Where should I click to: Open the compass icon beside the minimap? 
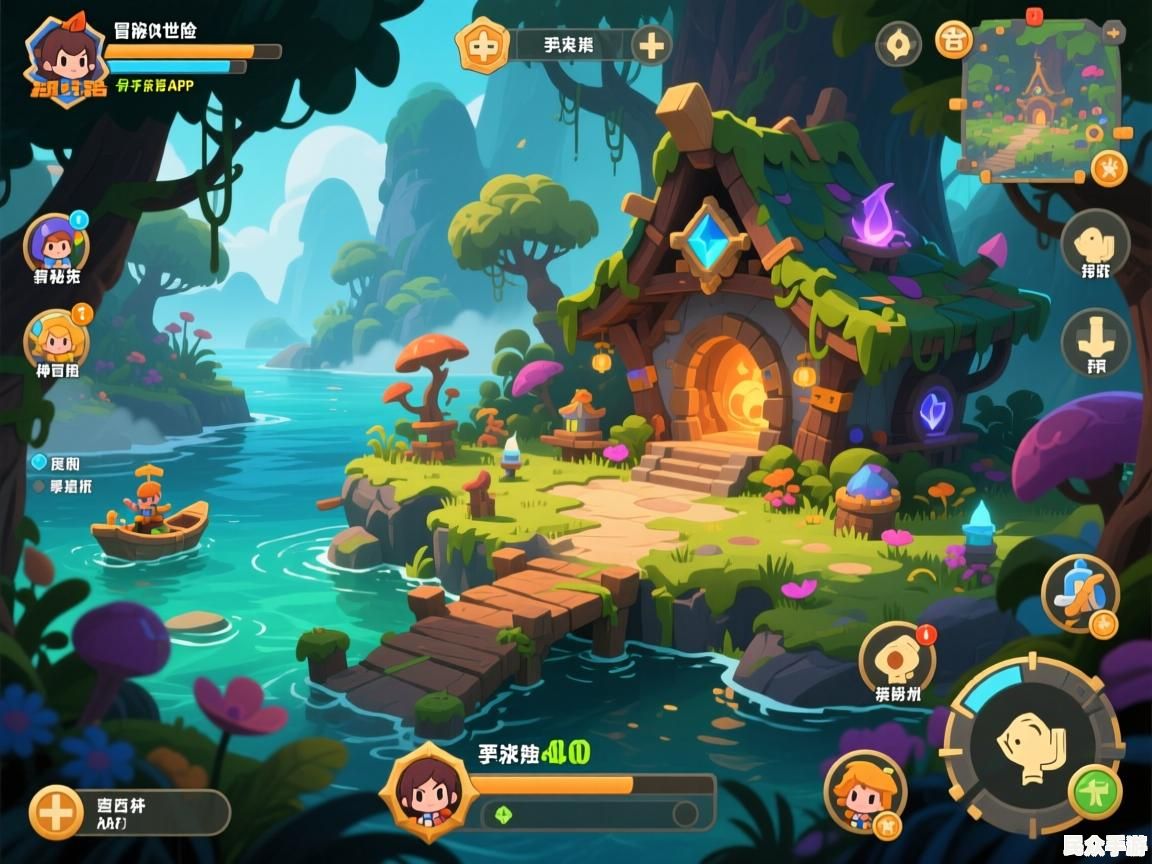(x=898, y=43)
